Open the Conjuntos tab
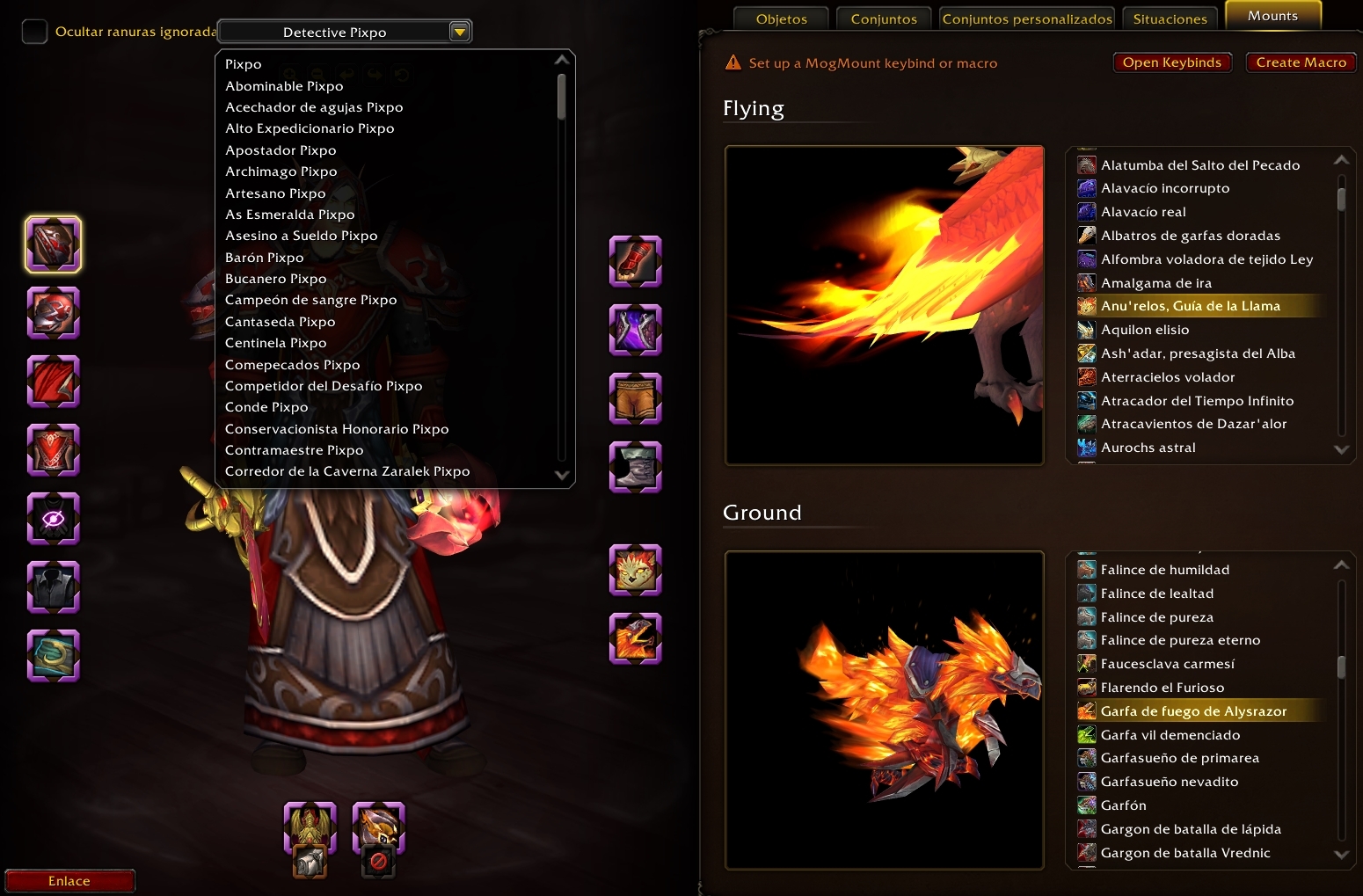The width and height of the screenshot is (1363, 896). click(x=883, y=18)
